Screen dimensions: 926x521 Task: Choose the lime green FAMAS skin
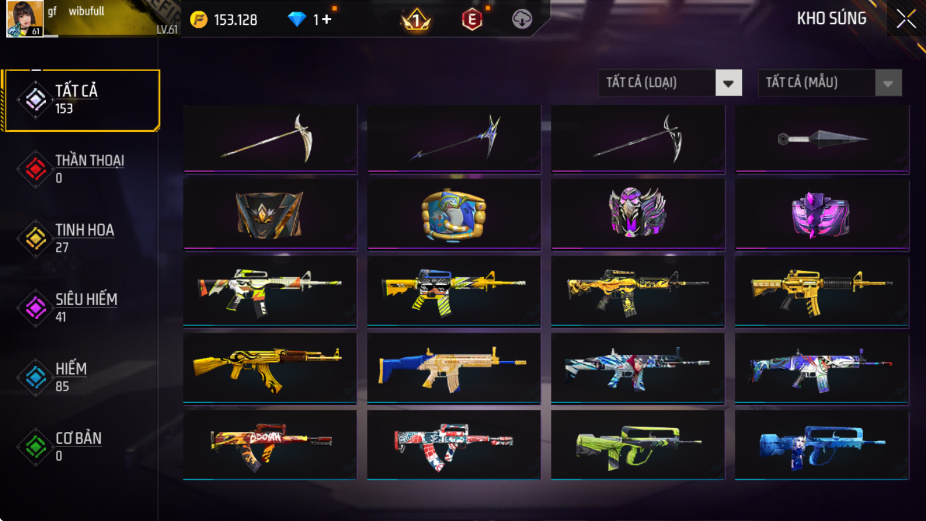click(637, 444)
